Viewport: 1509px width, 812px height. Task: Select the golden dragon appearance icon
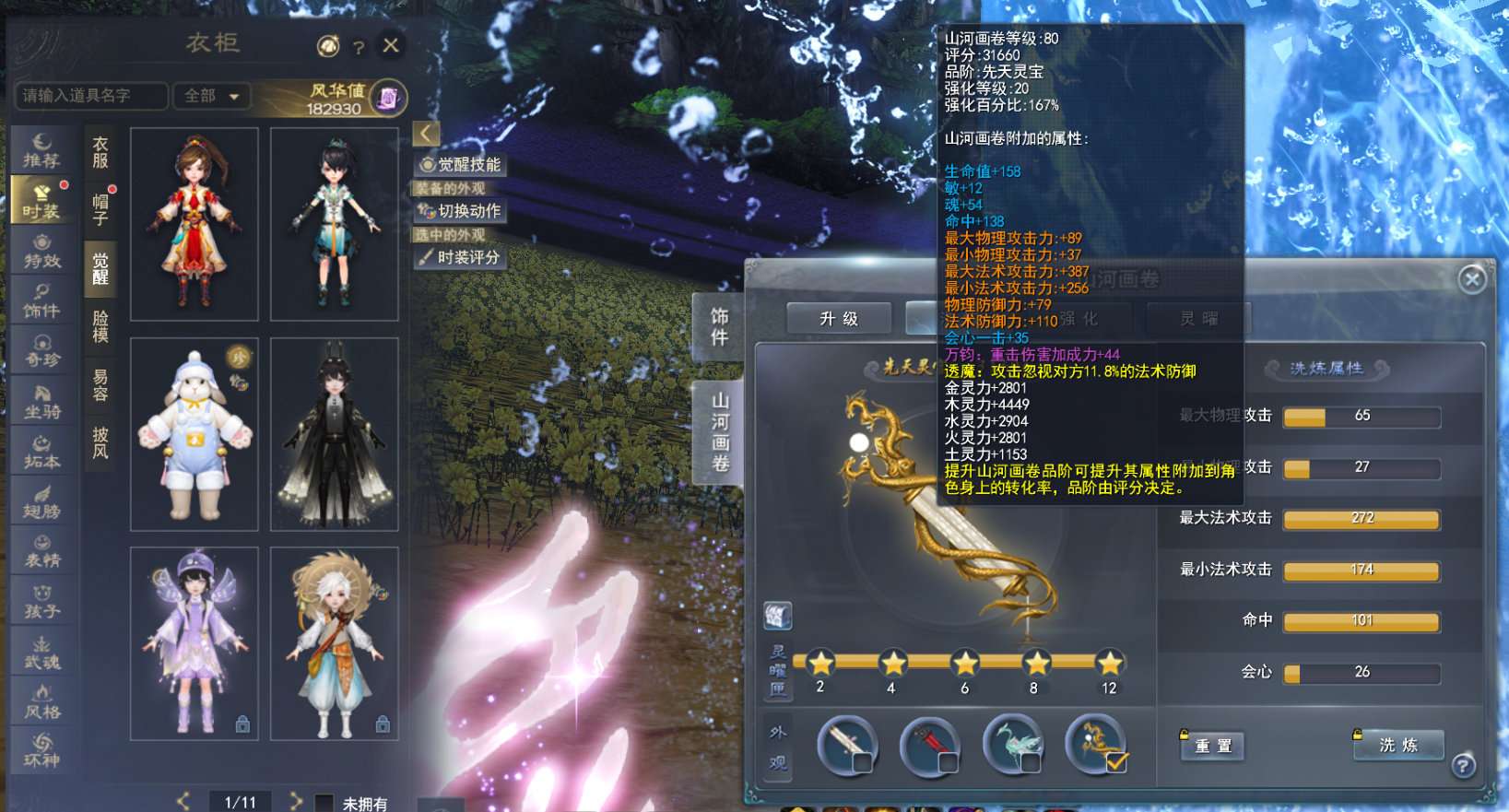1096,745
